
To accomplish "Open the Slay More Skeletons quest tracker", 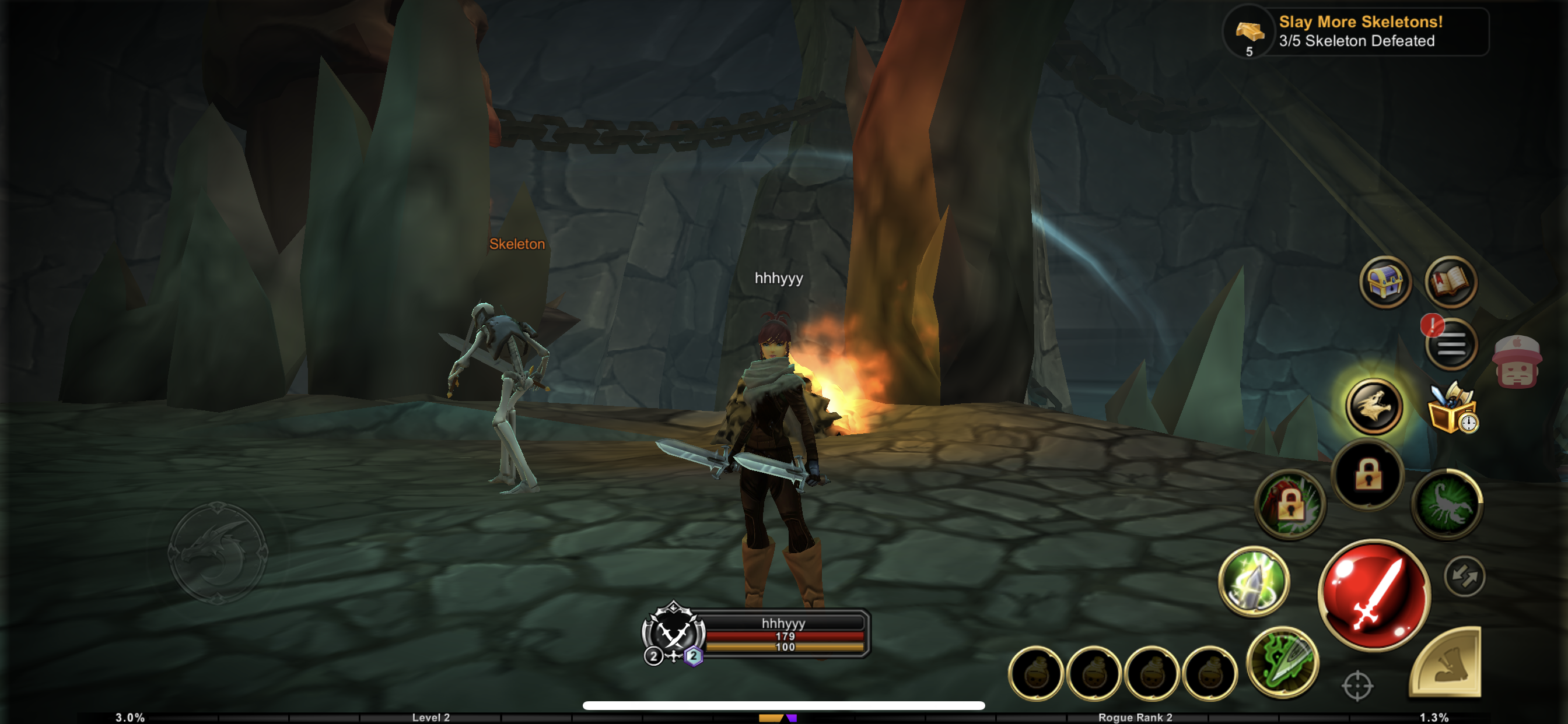I will 1356,31.
